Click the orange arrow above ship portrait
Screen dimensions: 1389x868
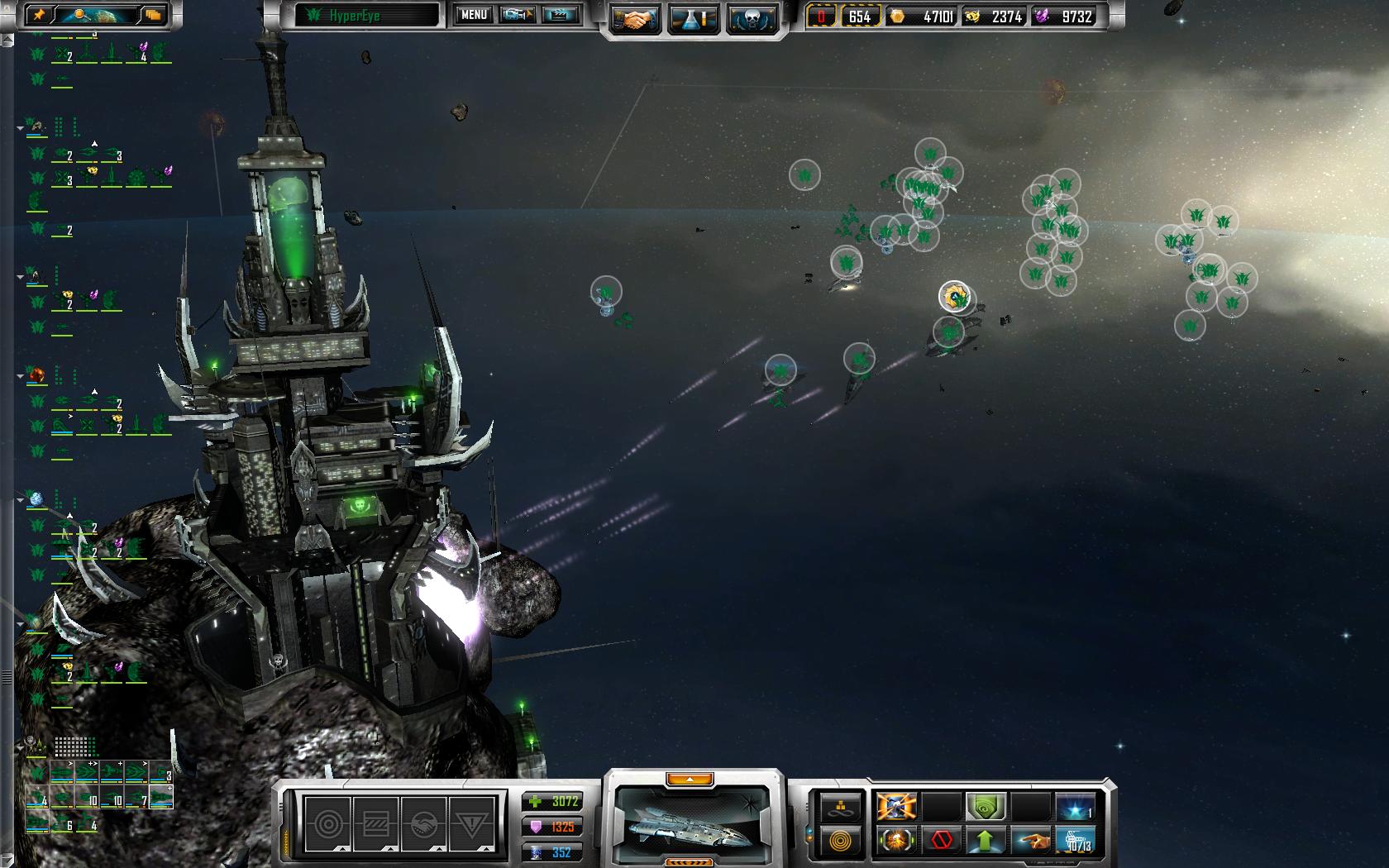(689, 780)
